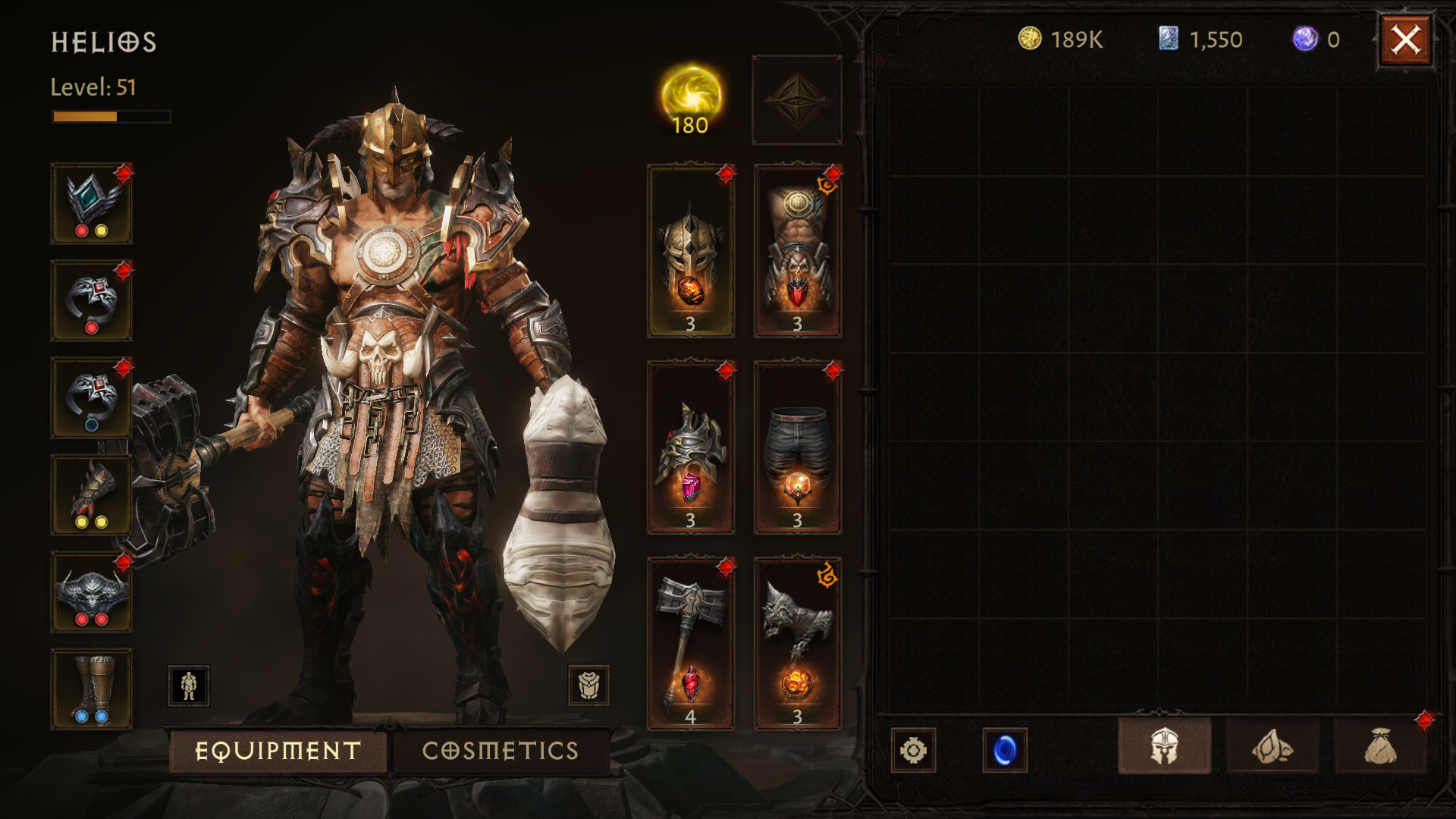Open the character figure view button
Screen dimensions: 1456x819
coord(189,686)
